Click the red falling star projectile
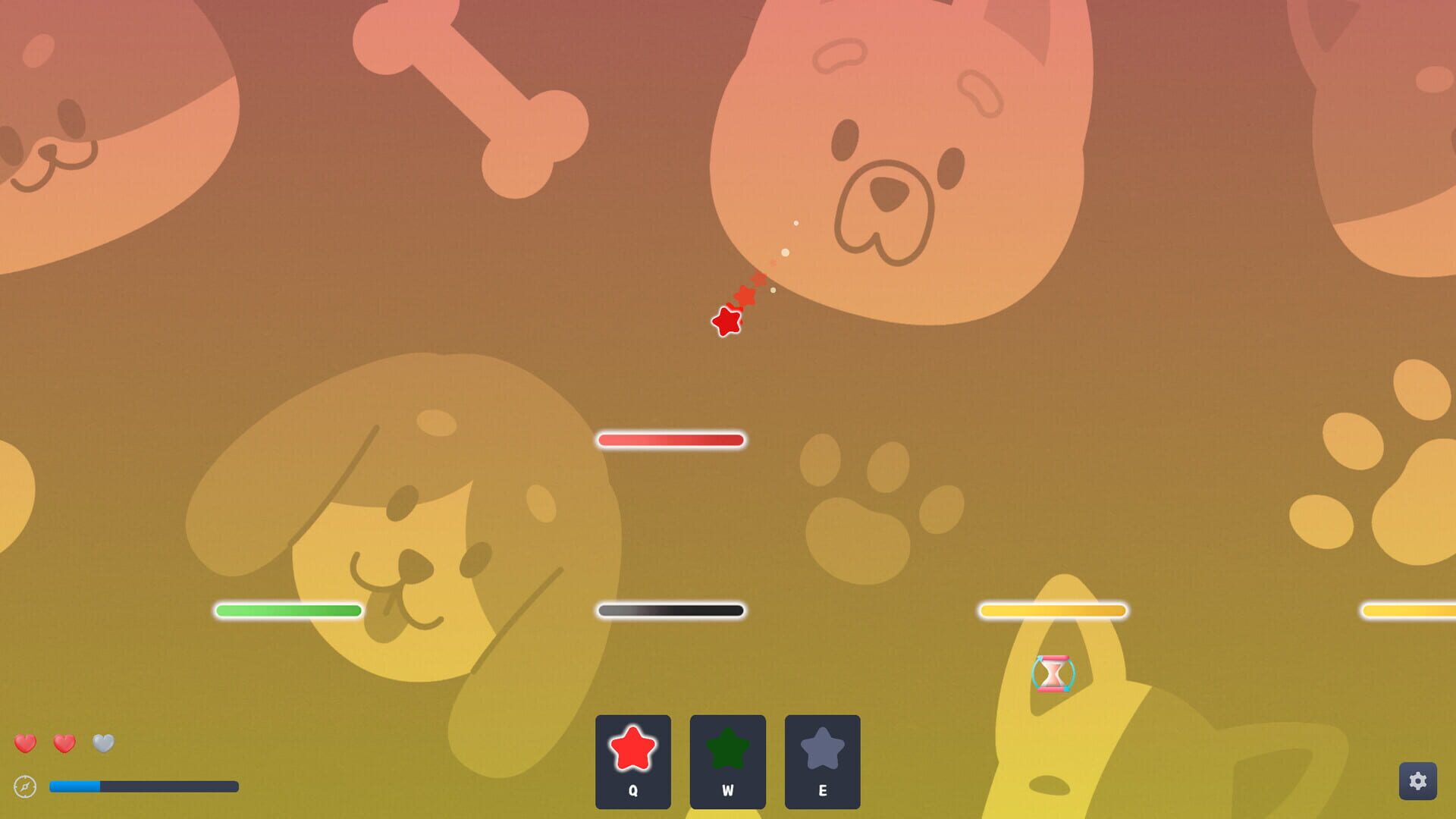This screenshot has width=1456, height=819. (x=727, y=322)
